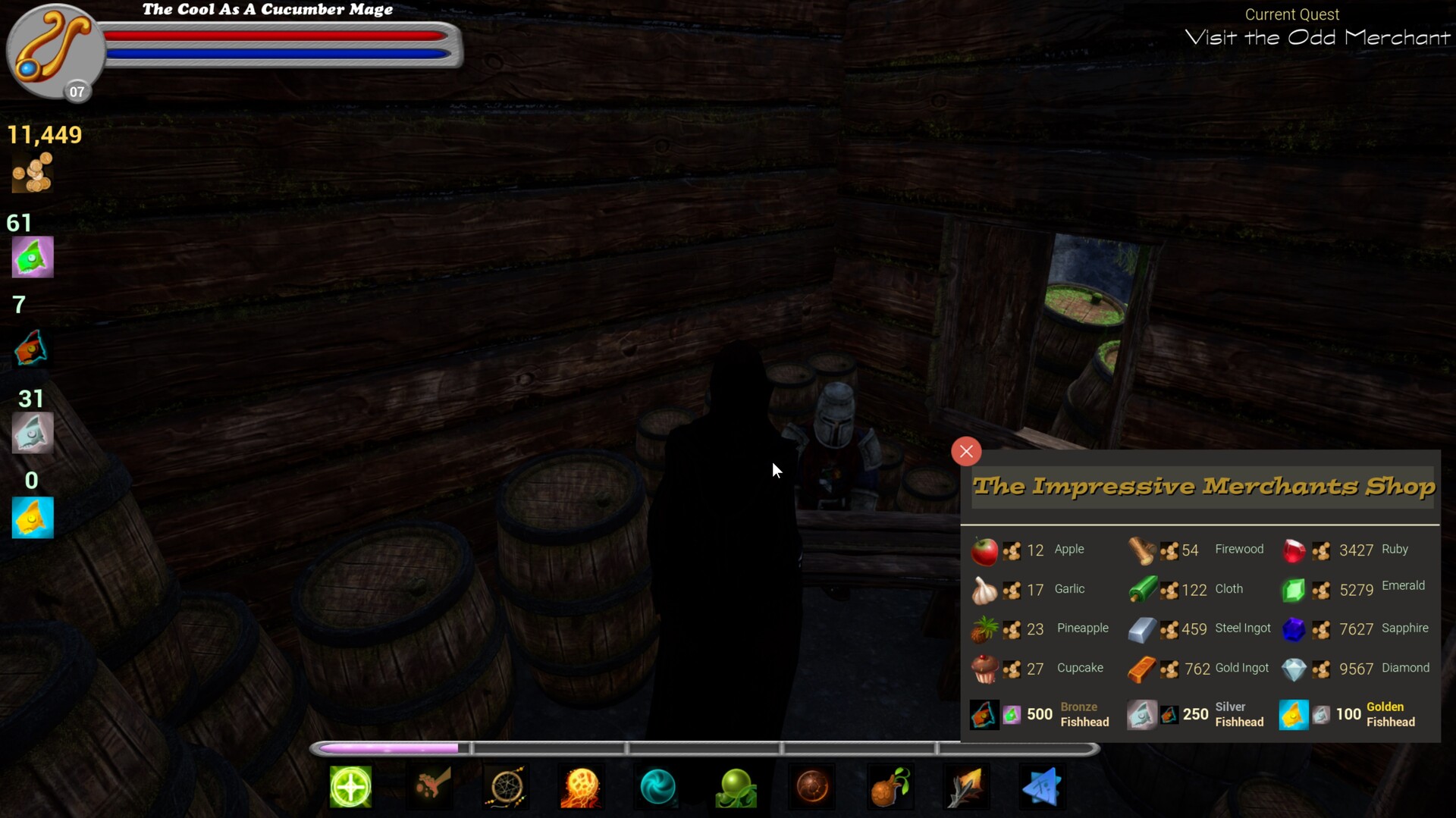
Task: Purchase the Golden Fishhead for 100
Action: 1320,714
